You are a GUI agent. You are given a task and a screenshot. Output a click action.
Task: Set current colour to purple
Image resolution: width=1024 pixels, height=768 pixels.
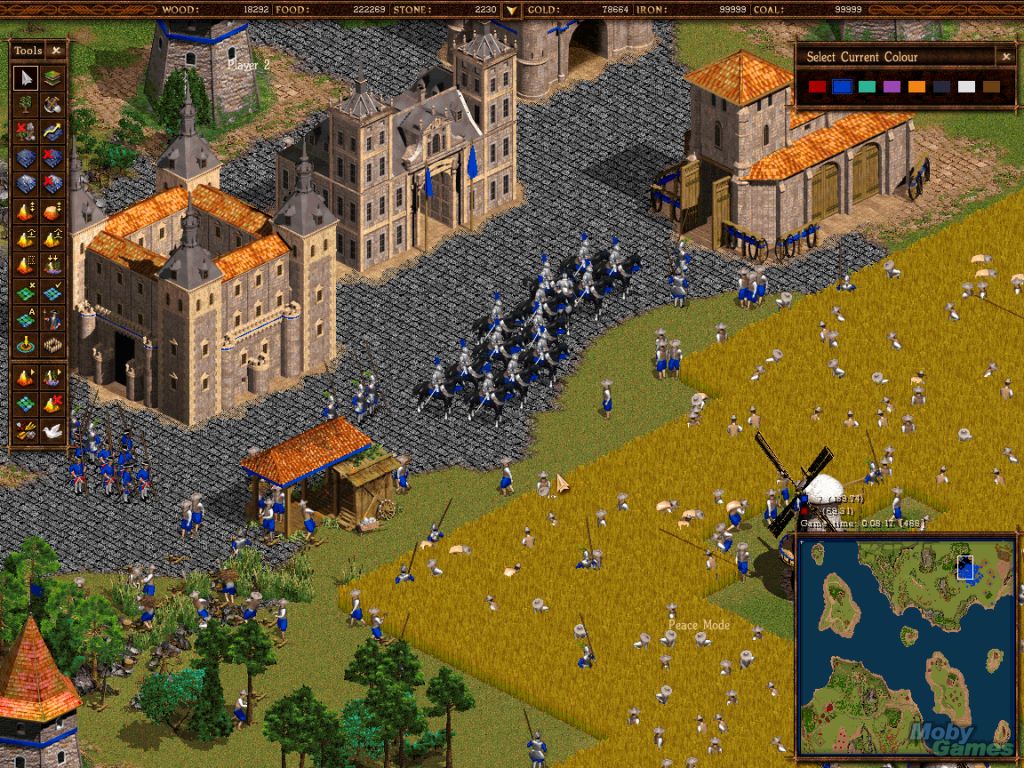[x=892, y=87]
